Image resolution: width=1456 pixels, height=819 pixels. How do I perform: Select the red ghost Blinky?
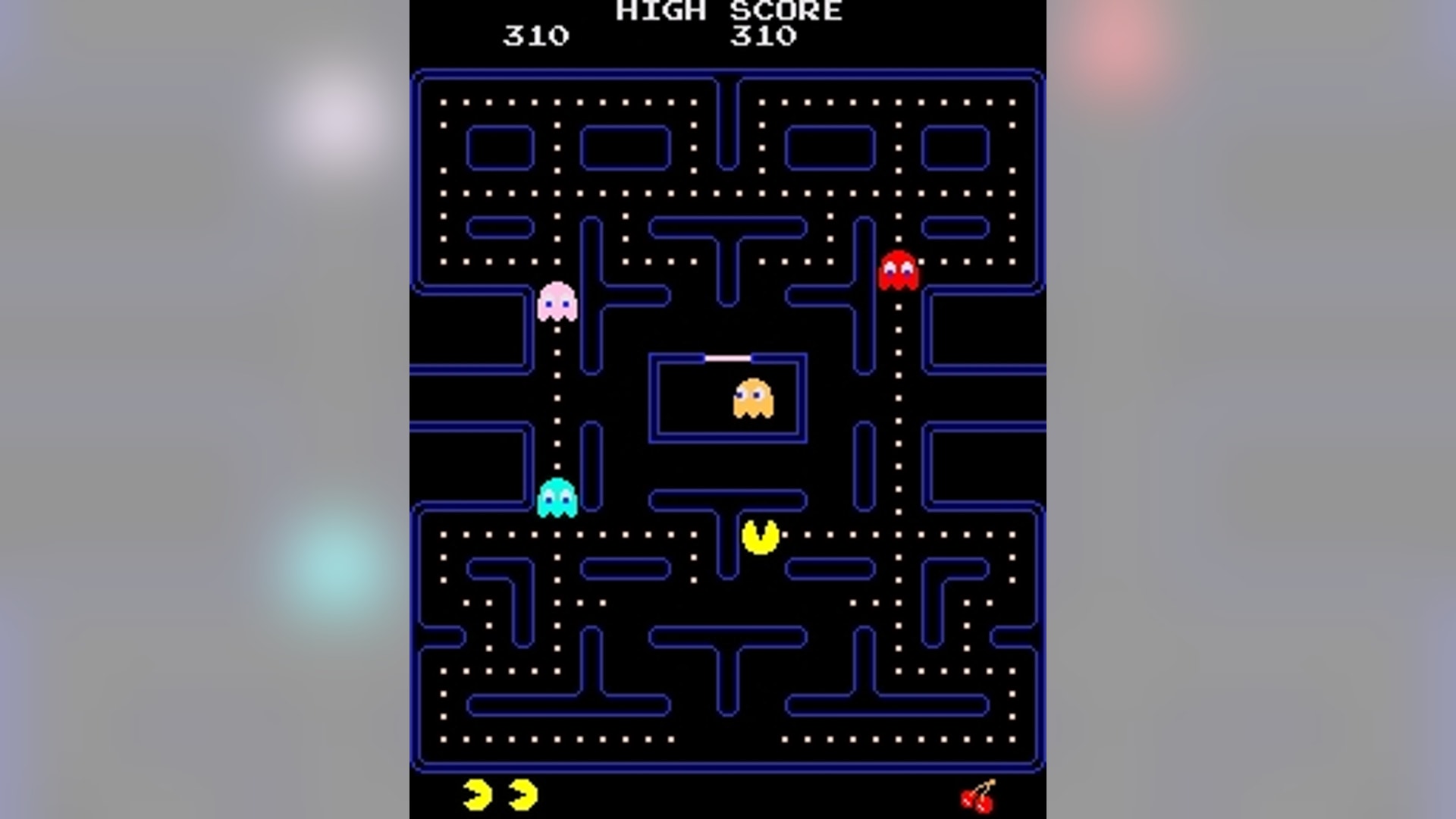pyautogui.click(x=899, y=269)
